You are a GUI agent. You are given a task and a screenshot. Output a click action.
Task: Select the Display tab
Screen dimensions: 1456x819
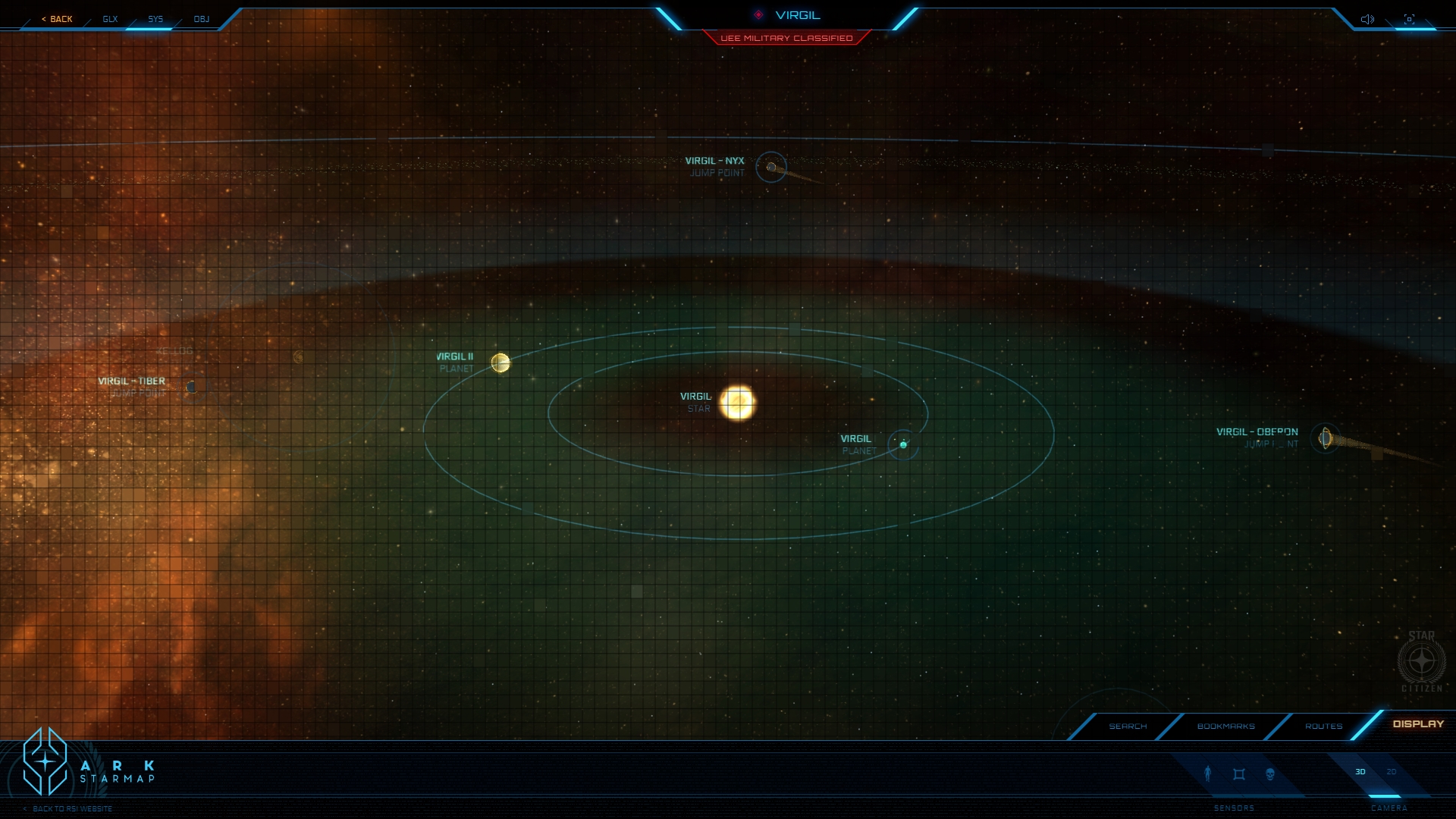(x=1418, y=724)
